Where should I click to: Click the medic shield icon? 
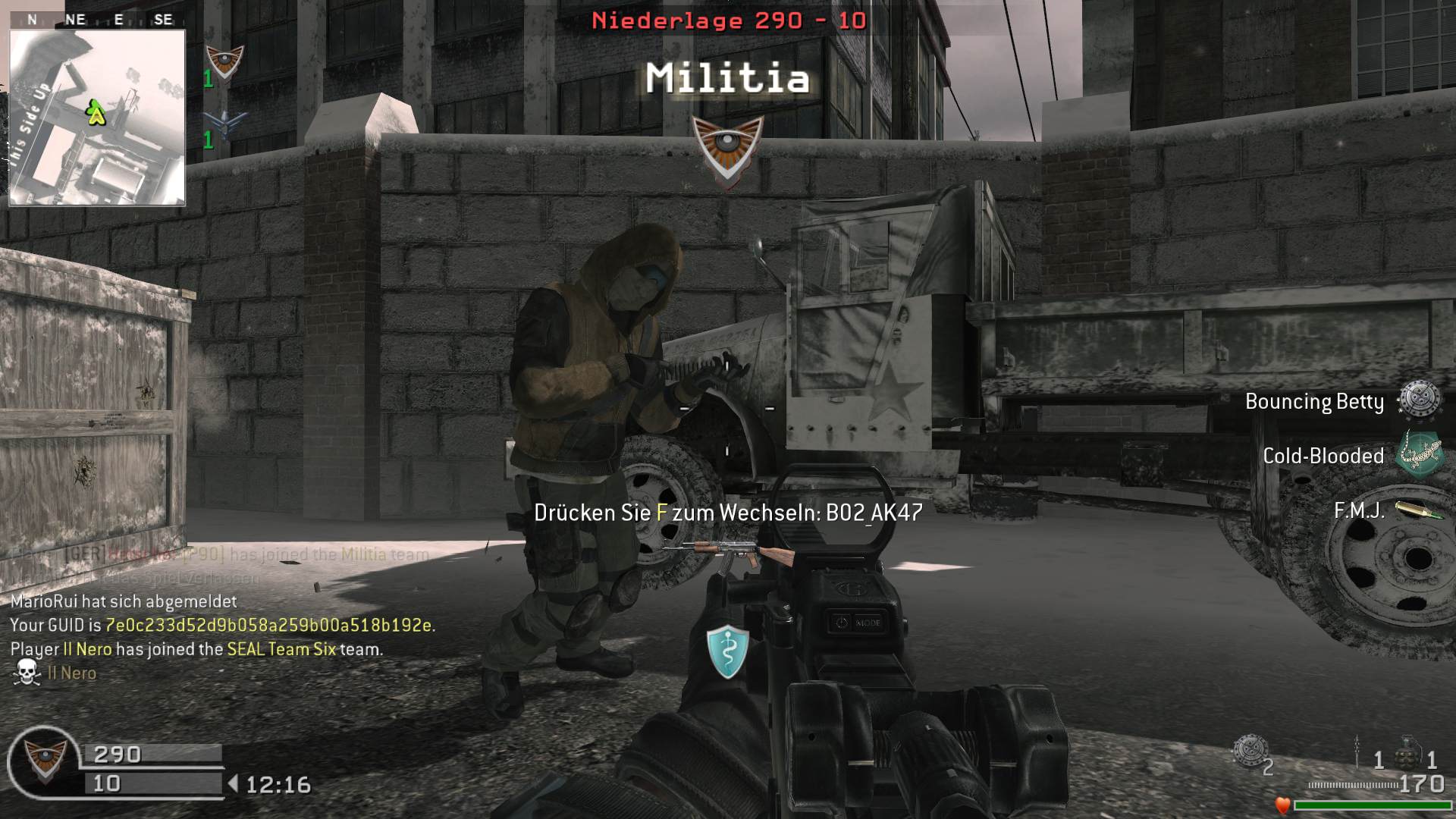(727, 651)
